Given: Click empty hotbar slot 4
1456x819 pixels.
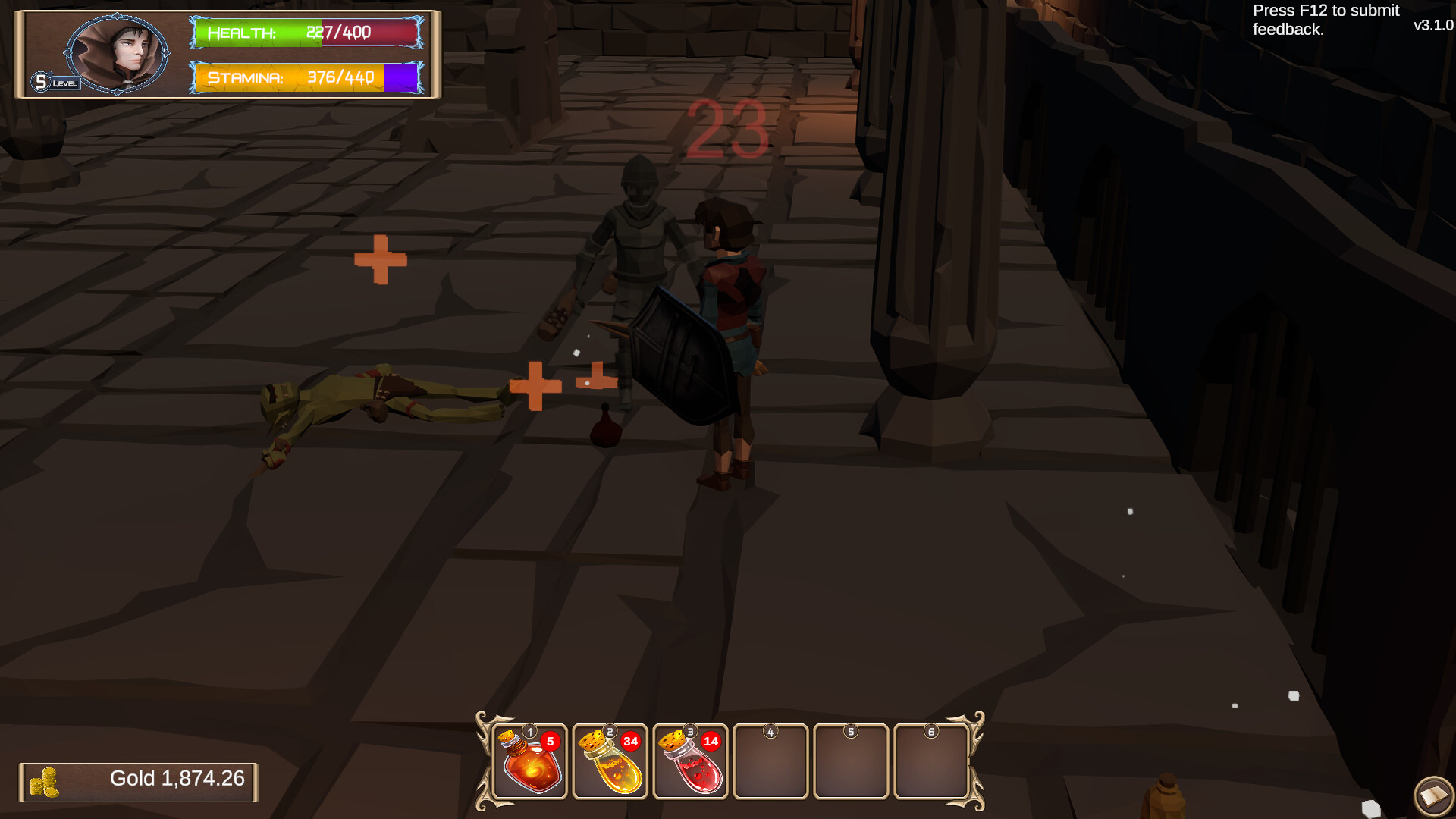Looking at the screenshot, I should [770, 762].
